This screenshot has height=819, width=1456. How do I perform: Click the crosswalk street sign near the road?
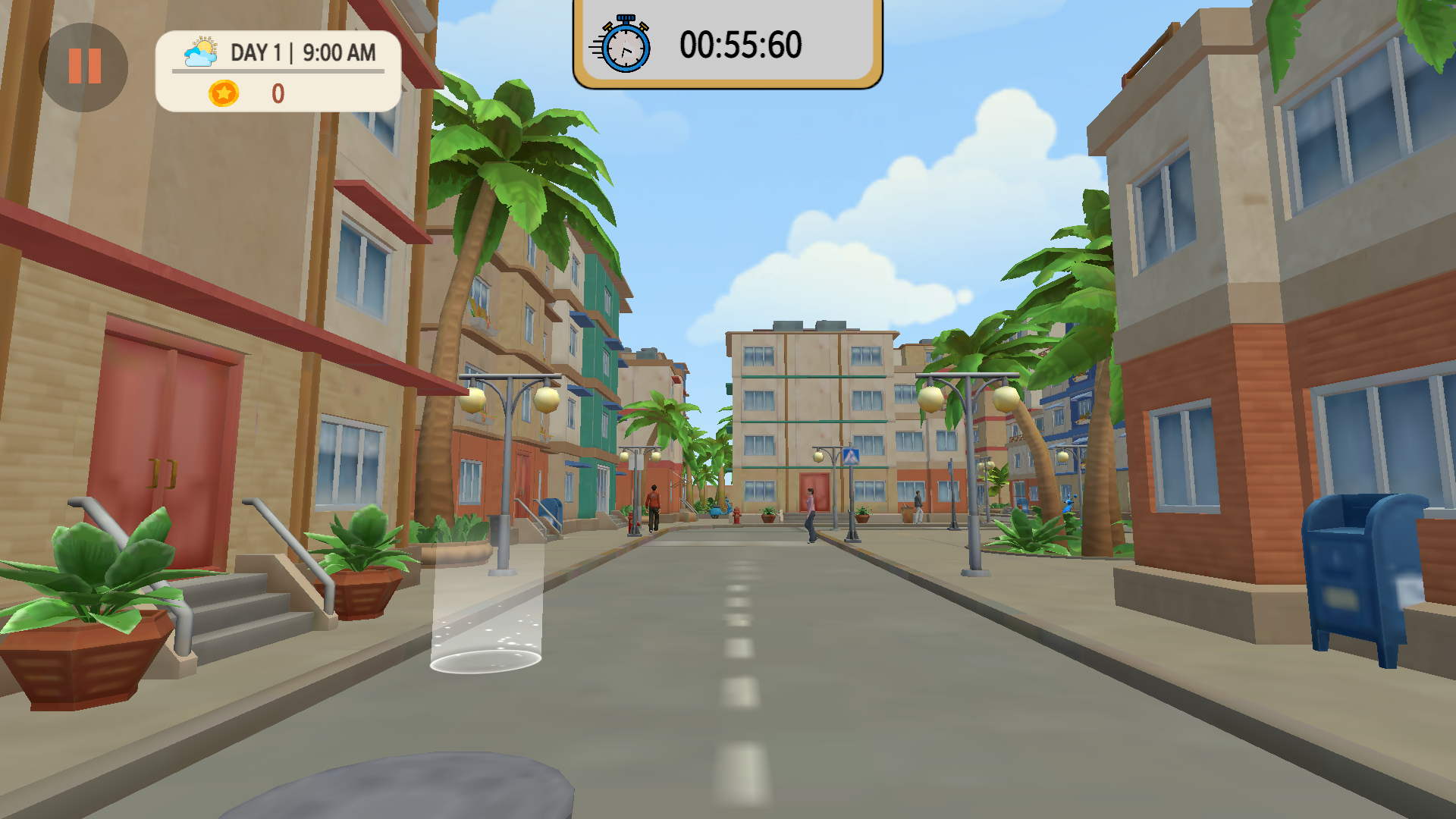click(851, 456)
